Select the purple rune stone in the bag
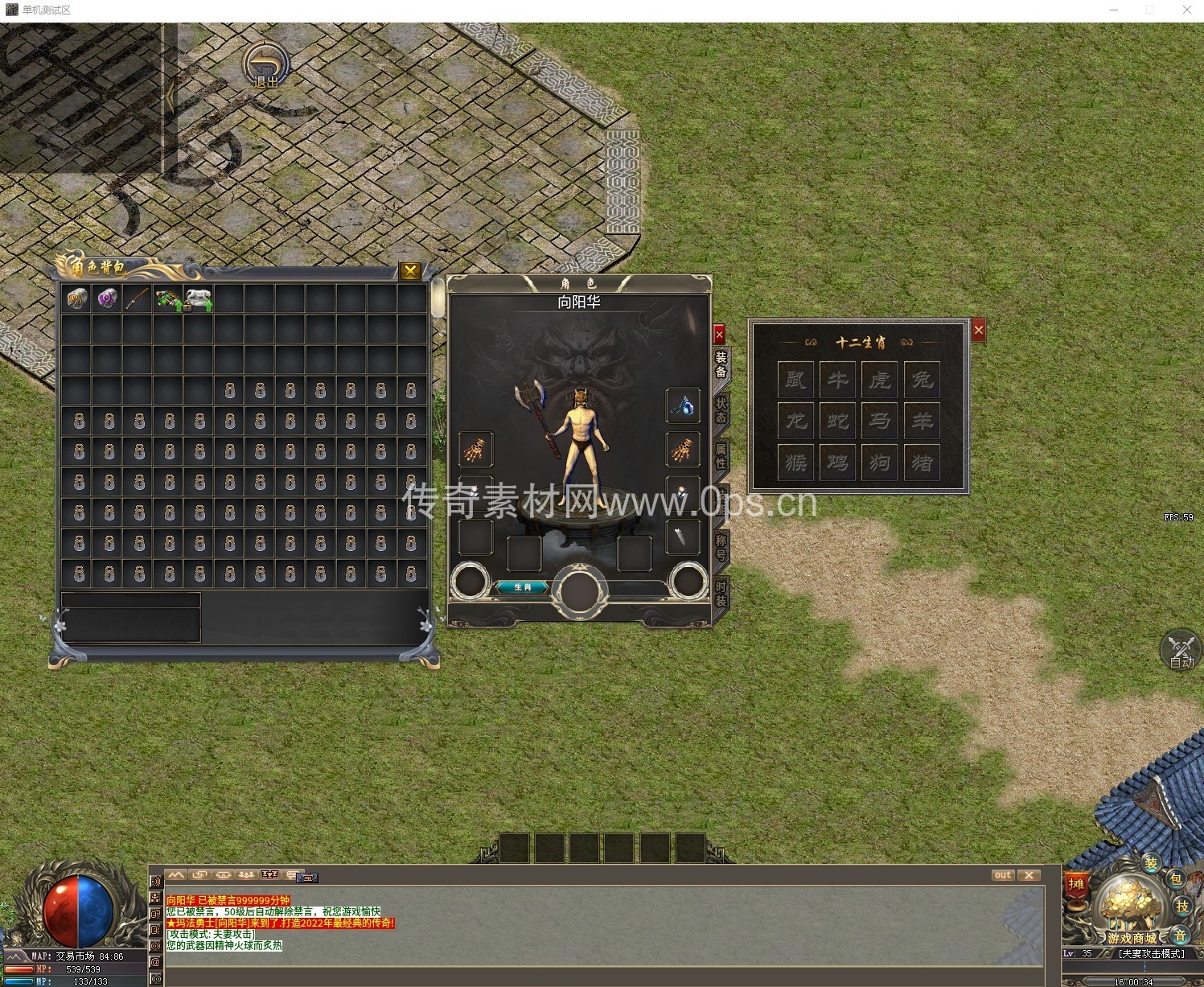 click(108, 299)
